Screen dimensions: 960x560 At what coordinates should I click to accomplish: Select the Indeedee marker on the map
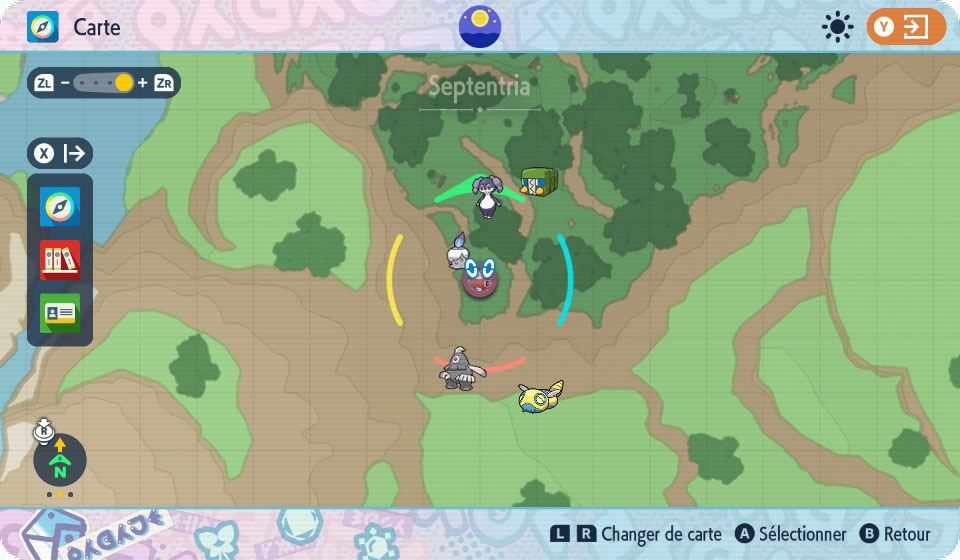(488, 196)
